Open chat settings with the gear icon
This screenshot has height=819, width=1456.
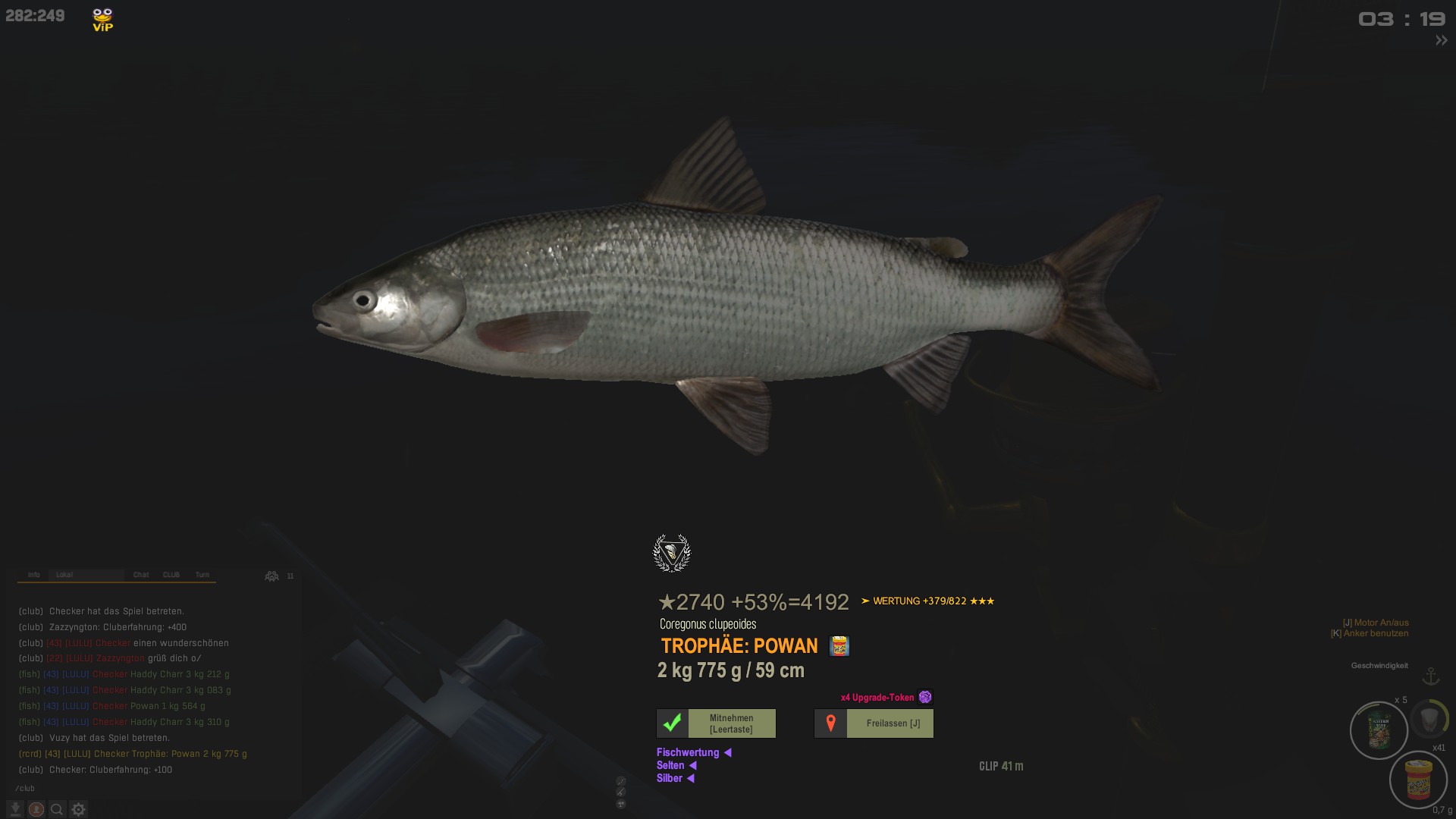coord(78,809)
